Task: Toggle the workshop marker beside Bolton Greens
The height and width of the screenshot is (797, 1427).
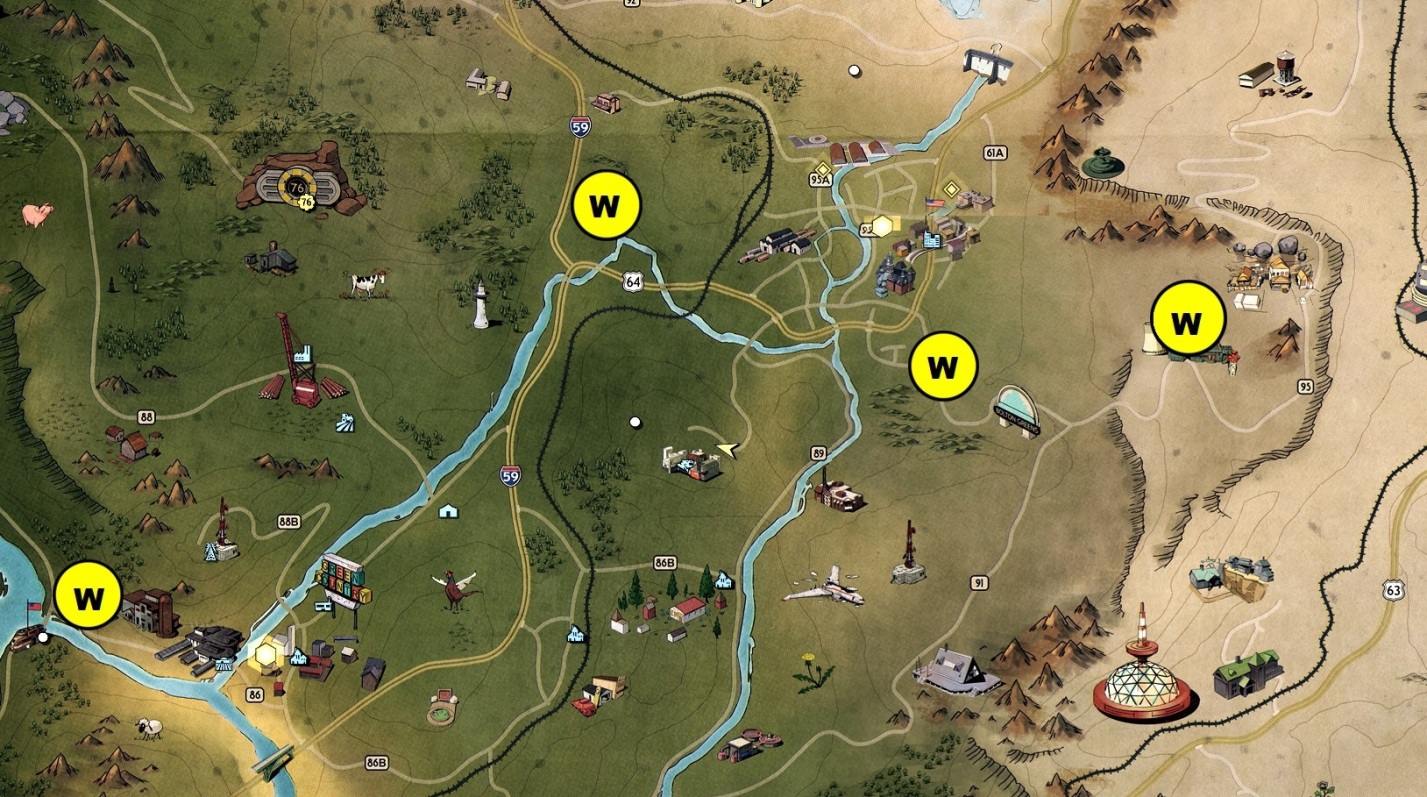Action: (x=941, y=368)
